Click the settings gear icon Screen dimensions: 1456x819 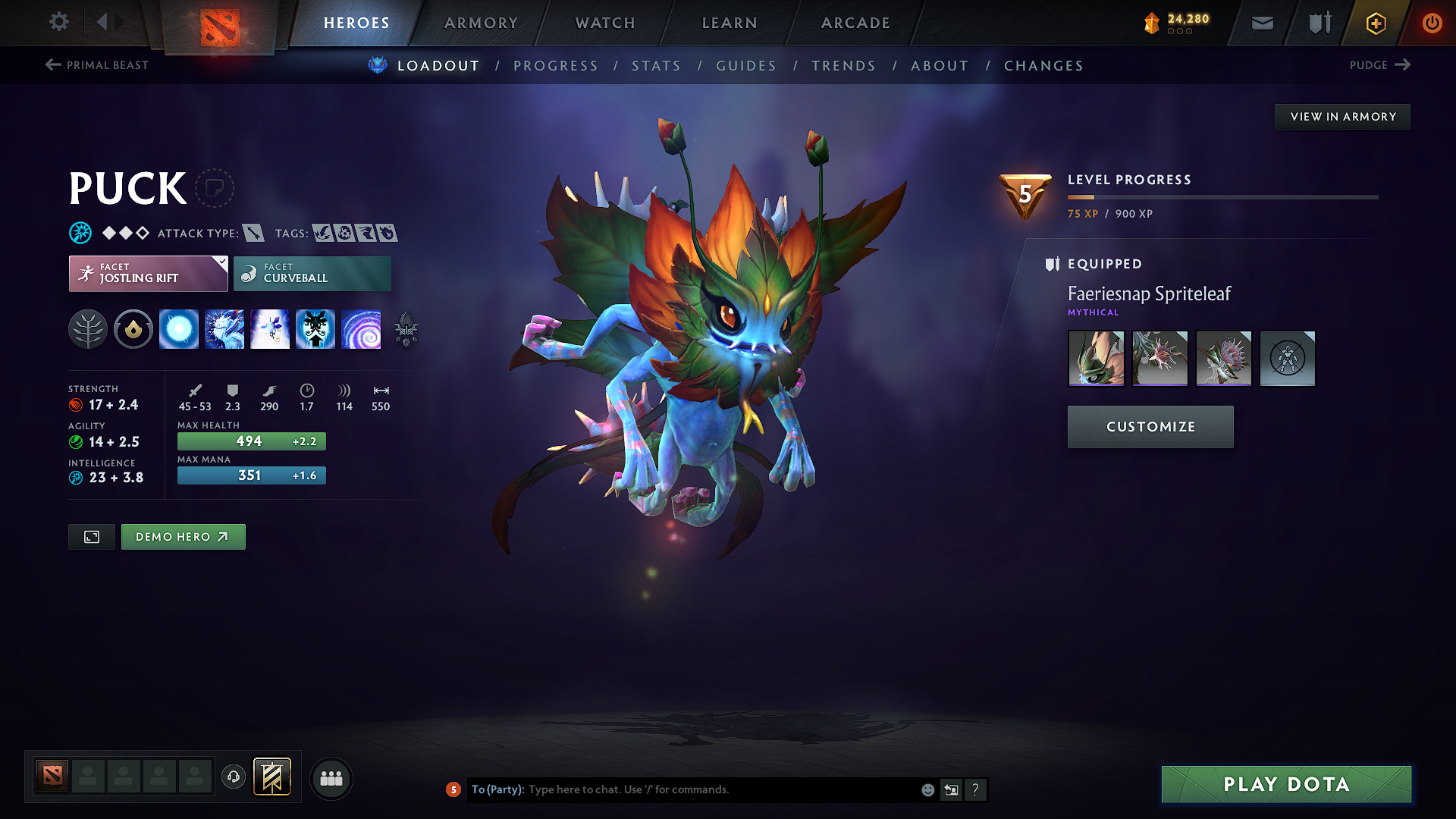58,22
